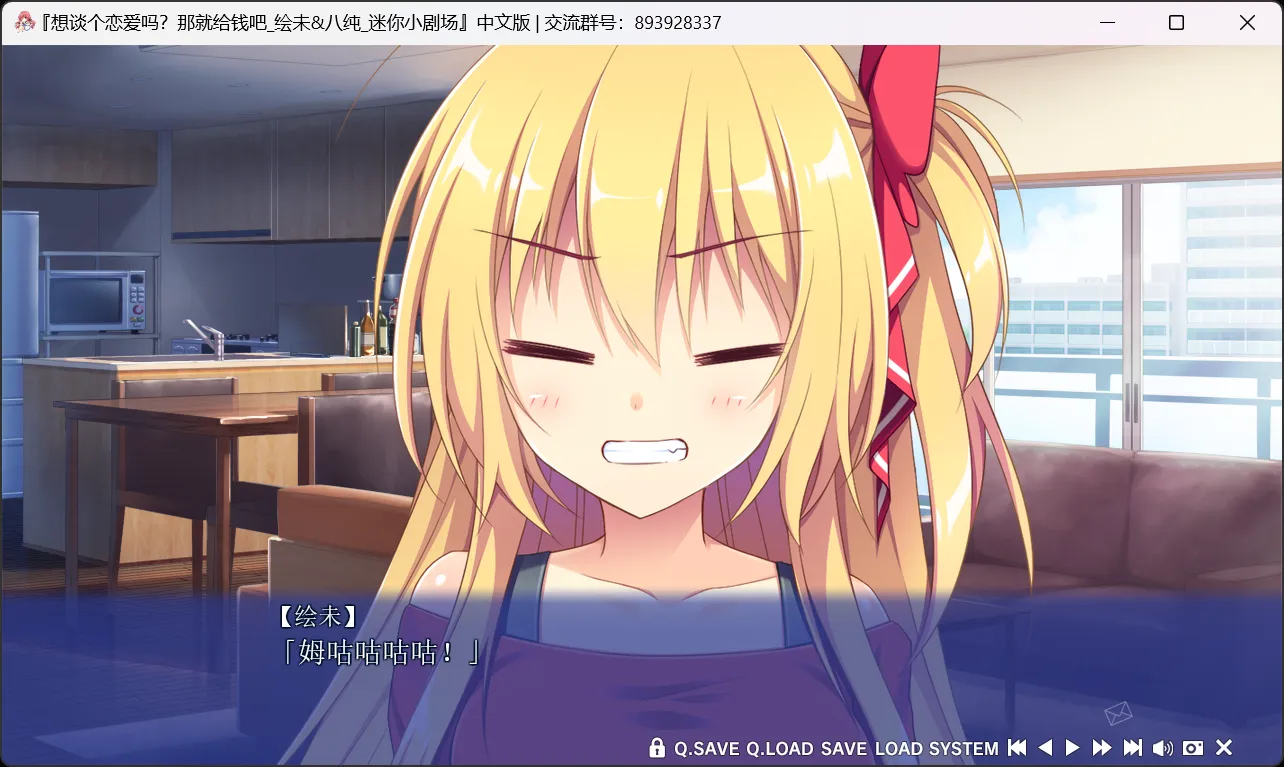
Task: Activate the fast-forward skip button
Action: (1102, 748)
